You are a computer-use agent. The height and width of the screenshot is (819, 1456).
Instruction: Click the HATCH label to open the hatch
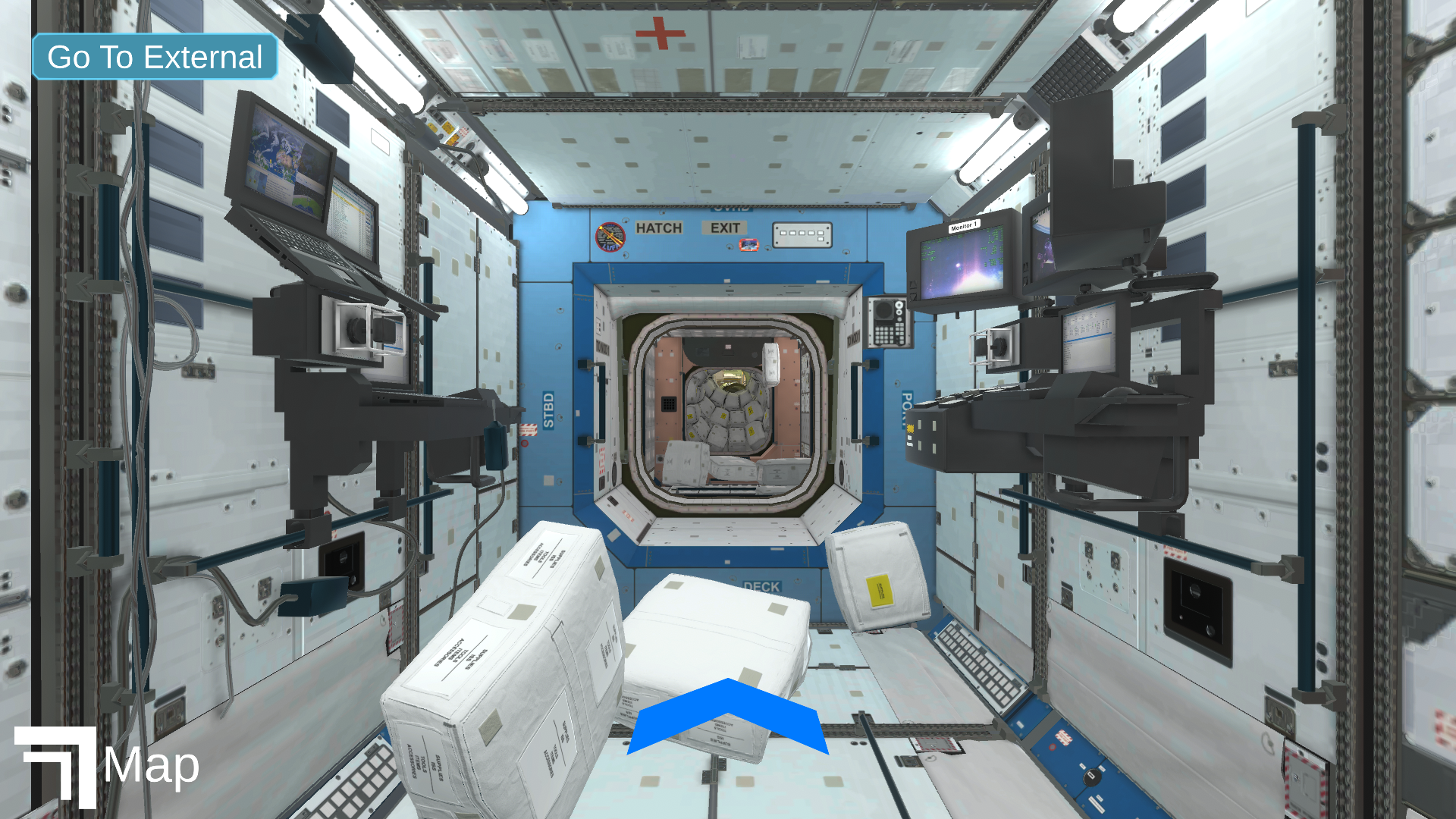click(659, 228)
